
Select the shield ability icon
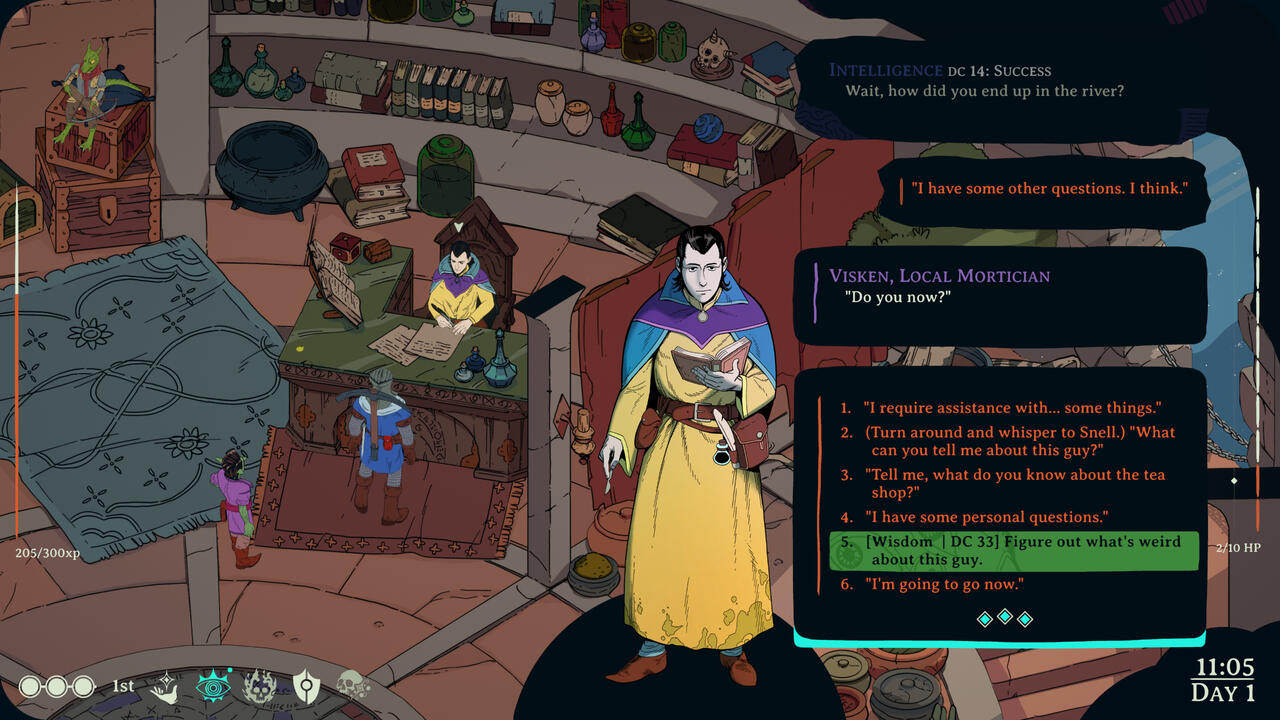click(x=306, y=686)
